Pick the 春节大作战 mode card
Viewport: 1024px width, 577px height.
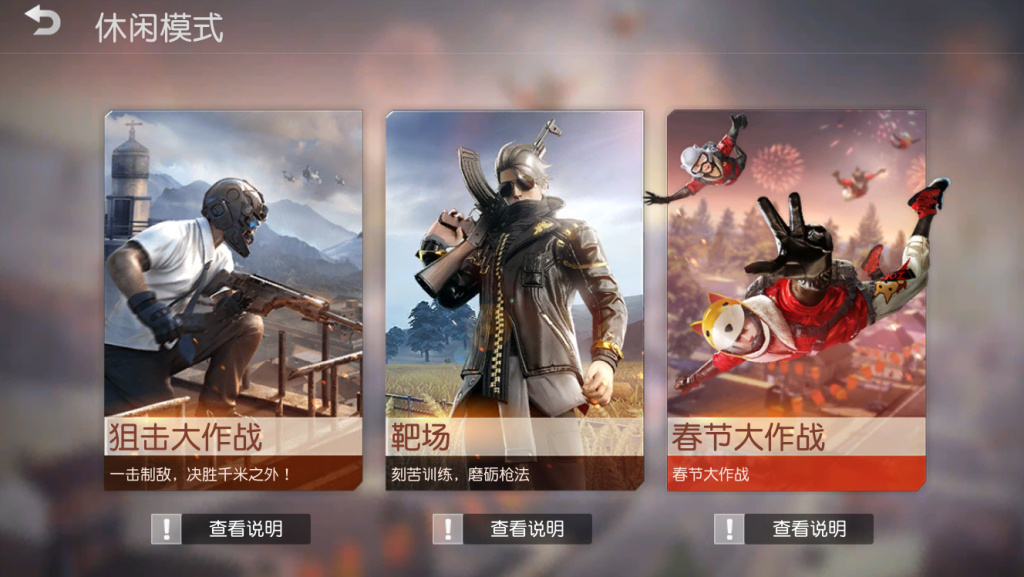pyautogui.click(x=796, y=300)
